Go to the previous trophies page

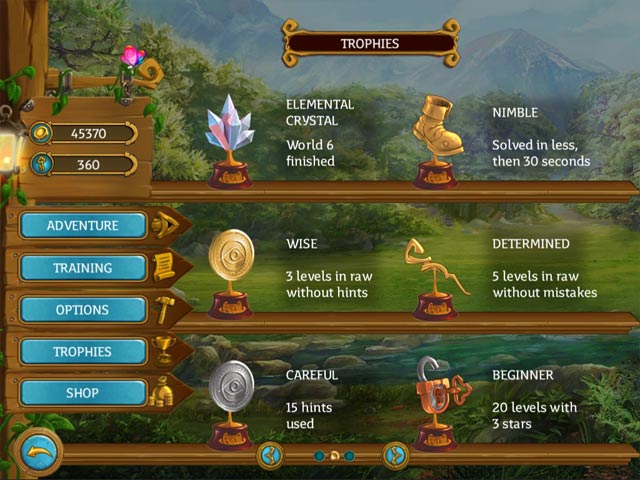tap(269, 456)
